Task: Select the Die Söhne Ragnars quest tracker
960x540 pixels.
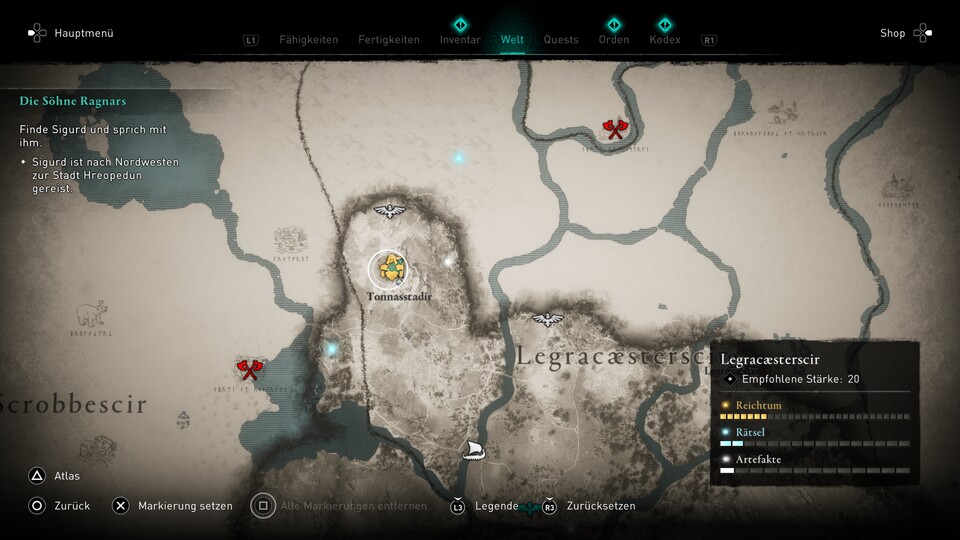Action: (73, 101)
